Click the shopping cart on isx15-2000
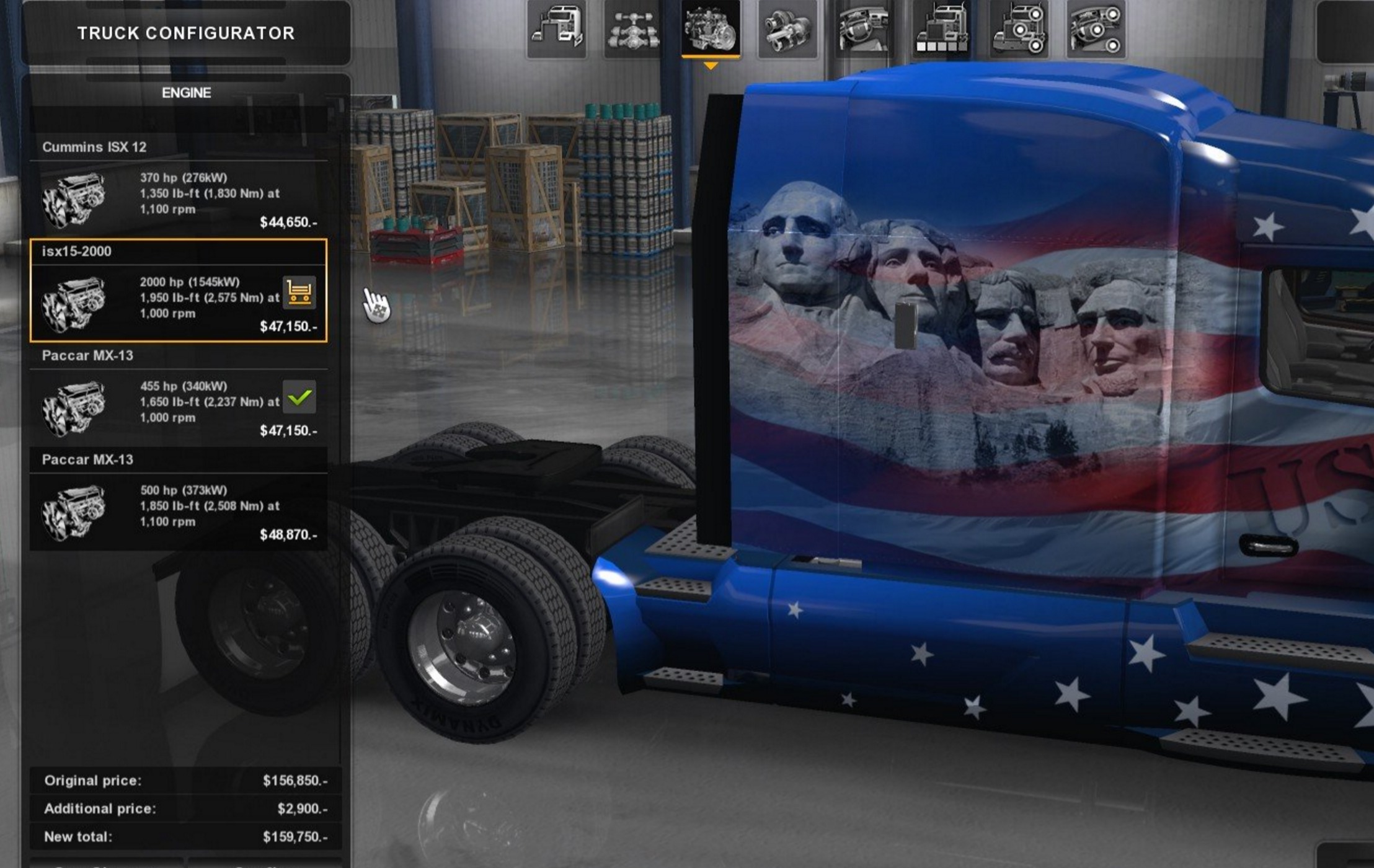This screenshot has width=1374, height=868. coord(299,293)
